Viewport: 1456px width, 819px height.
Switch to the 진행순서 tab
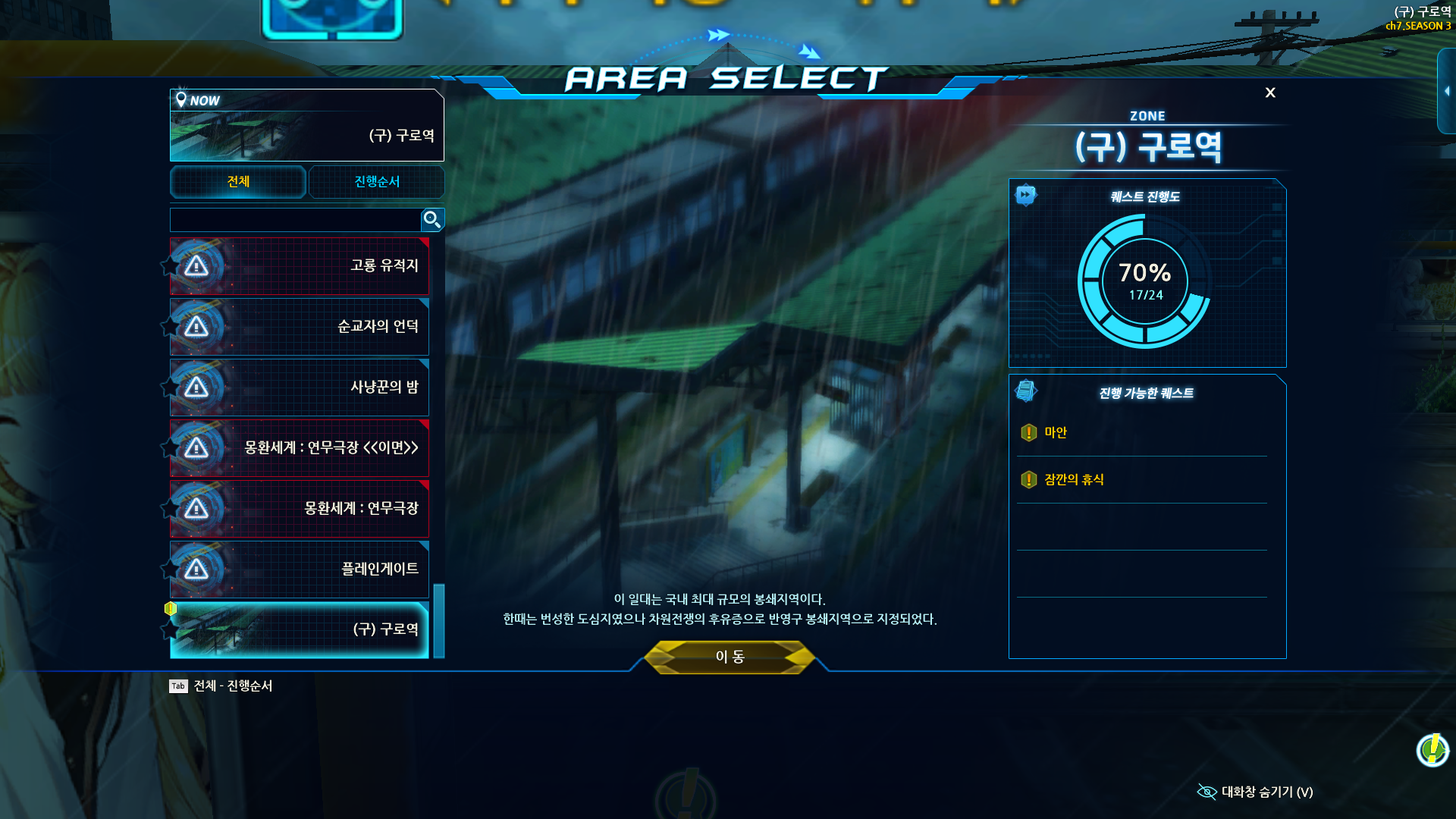point(377,182)
